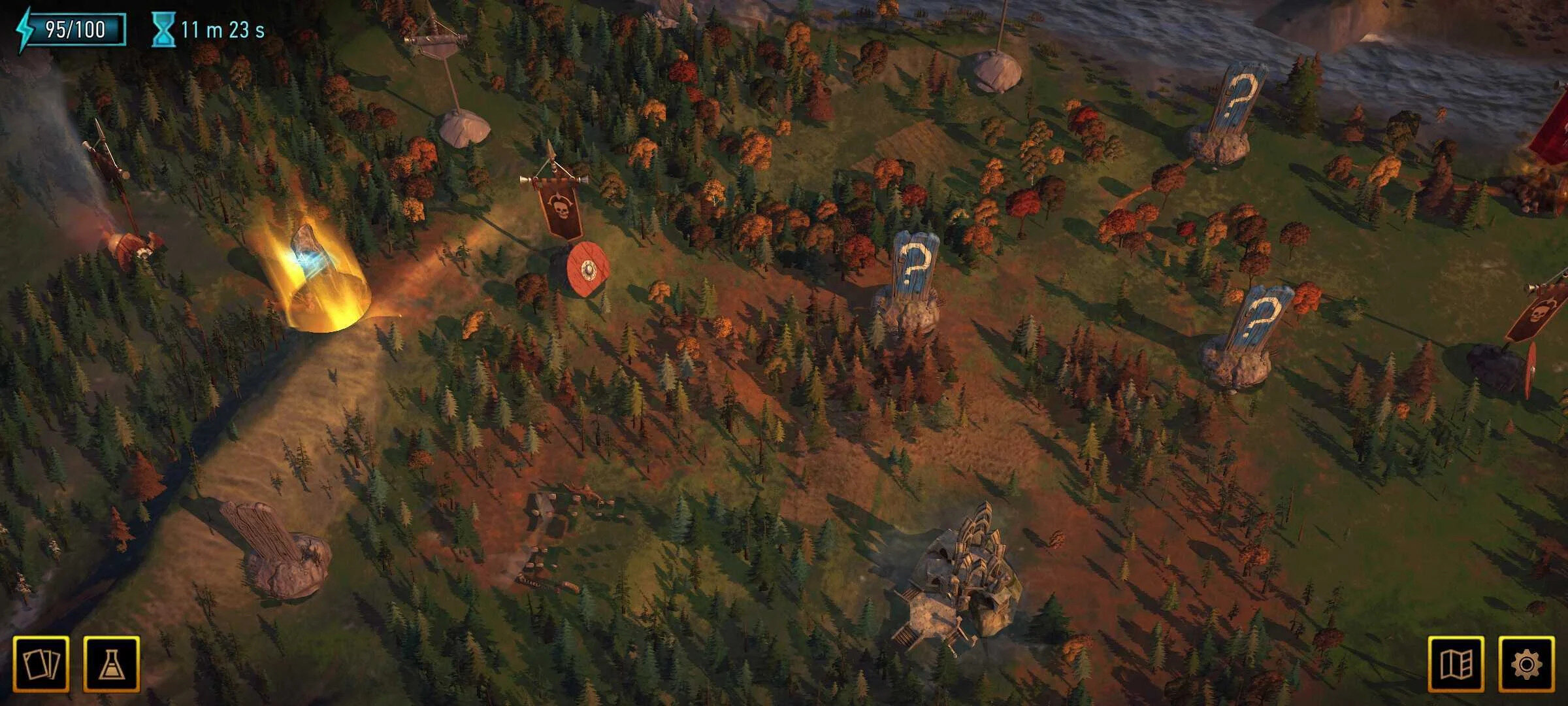This screenshot has width=1568, height=706.
Task: Open settings with the gear icon
Action: pos(1526,664)
